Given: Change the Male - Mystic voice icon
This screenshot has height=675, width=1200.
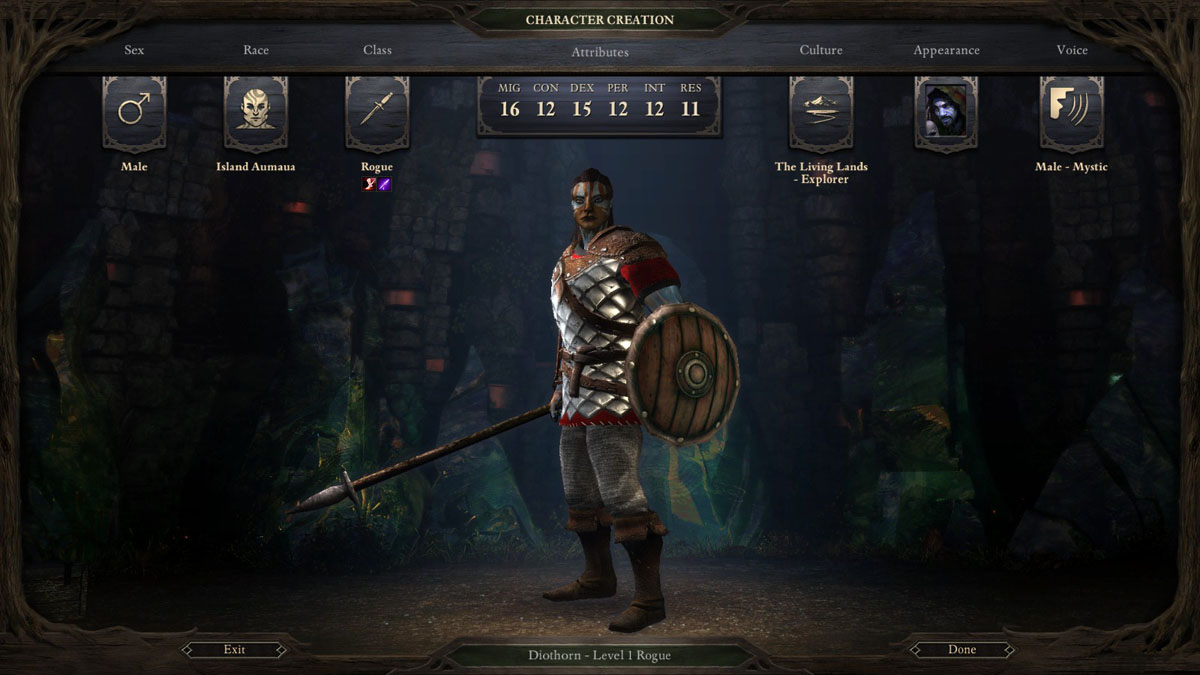Looking at the screenshot, I should 1071,113.
